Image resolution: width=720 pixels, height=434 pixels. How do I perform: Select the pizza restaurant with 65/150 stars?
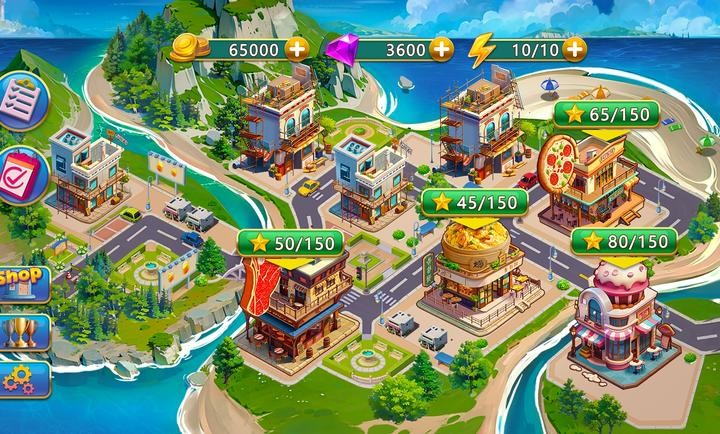pos(588,175)
